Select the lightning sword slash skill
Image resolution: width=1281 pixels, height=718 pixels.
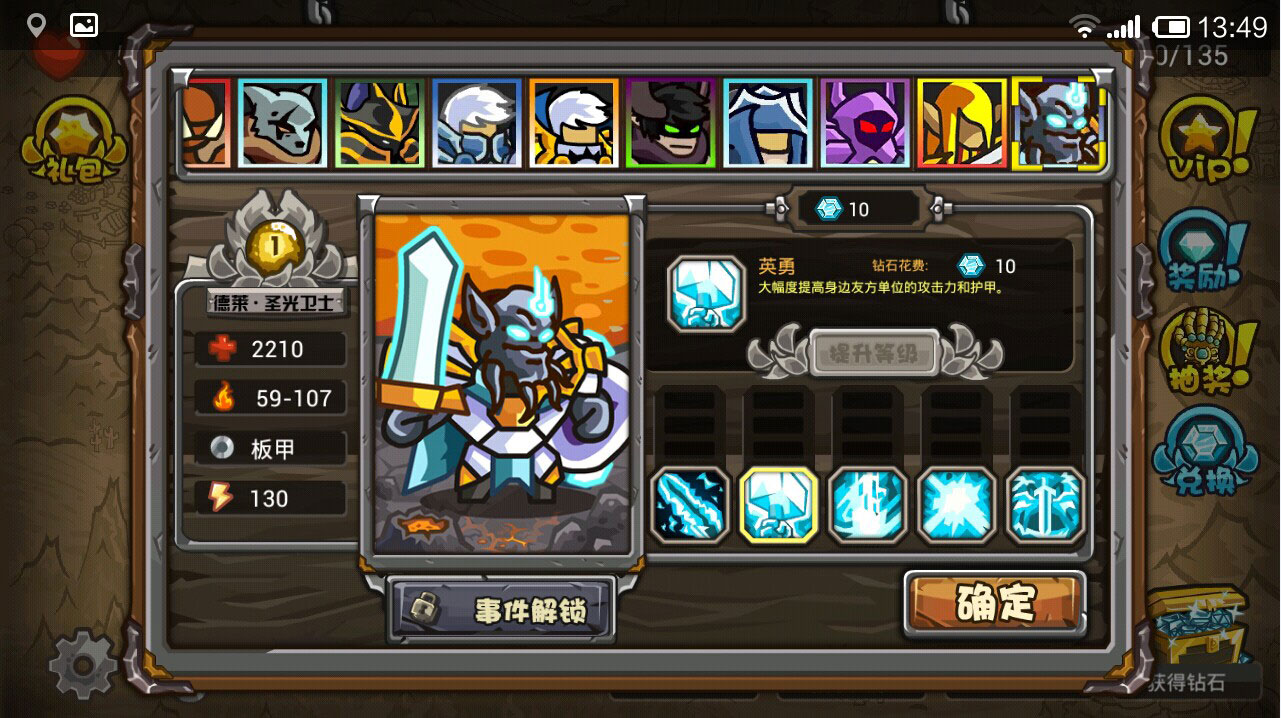[690, 506]
